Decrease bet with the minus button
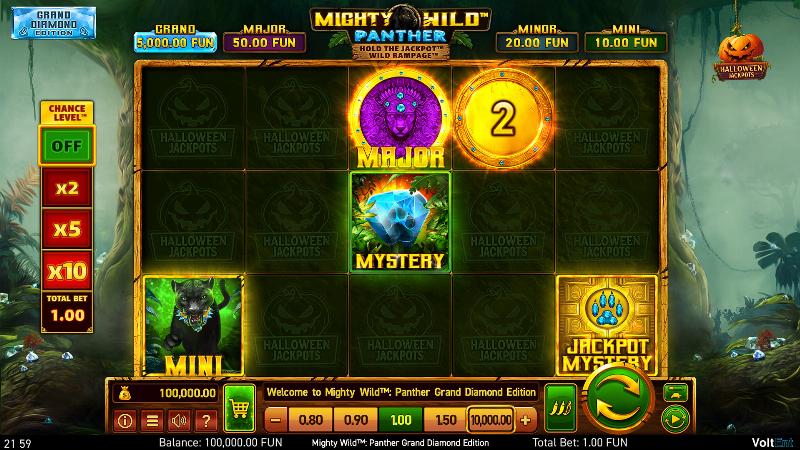 coord(276,420)
